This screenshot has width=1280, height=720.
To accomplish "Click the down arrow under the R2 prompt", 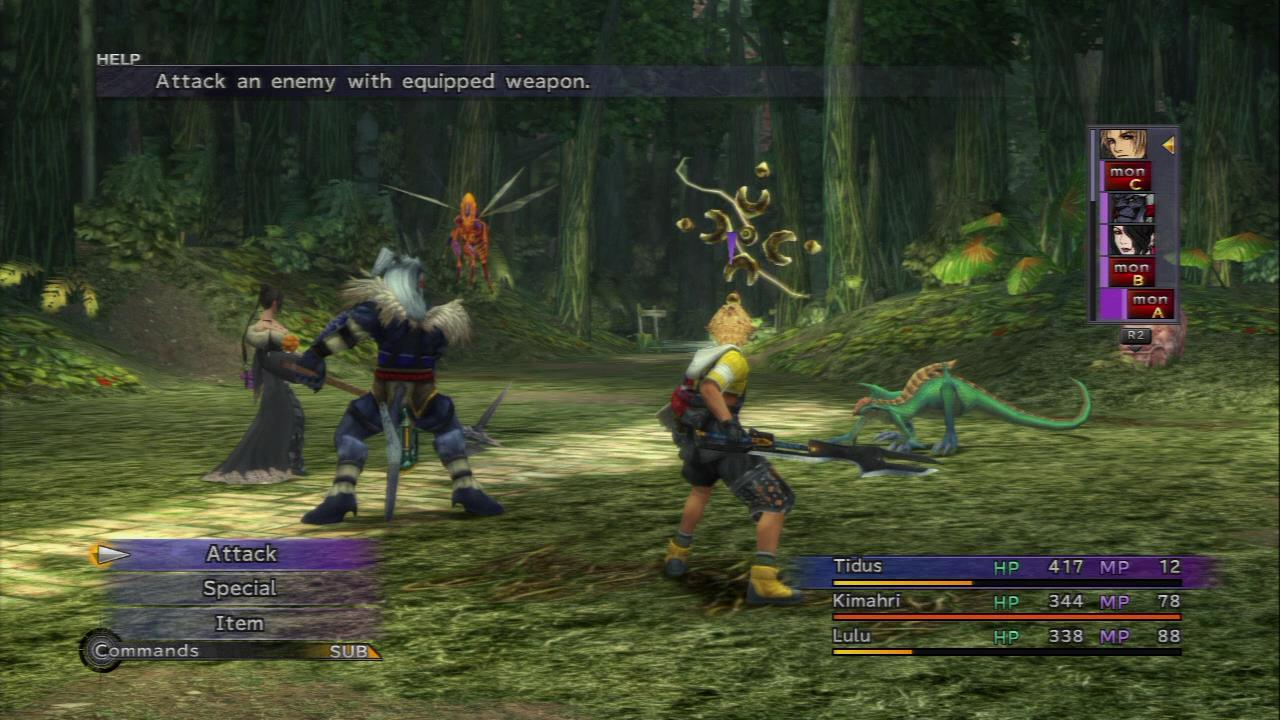I will [x=1136, y=351].
